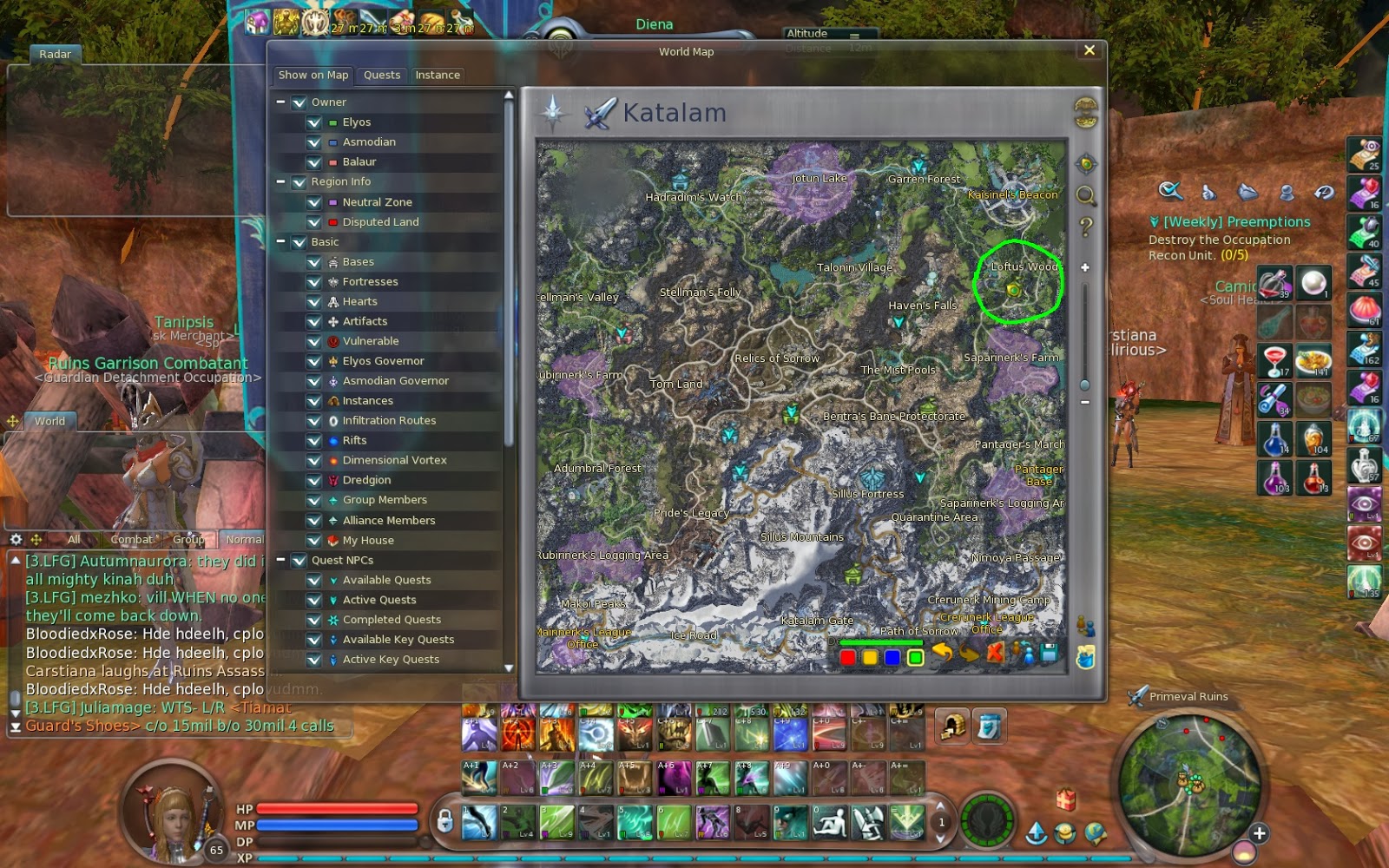The width and height of the screenshot is (1389, 868).
Task: Open the Instance tab on world map
Action: (x=438, y=75)
